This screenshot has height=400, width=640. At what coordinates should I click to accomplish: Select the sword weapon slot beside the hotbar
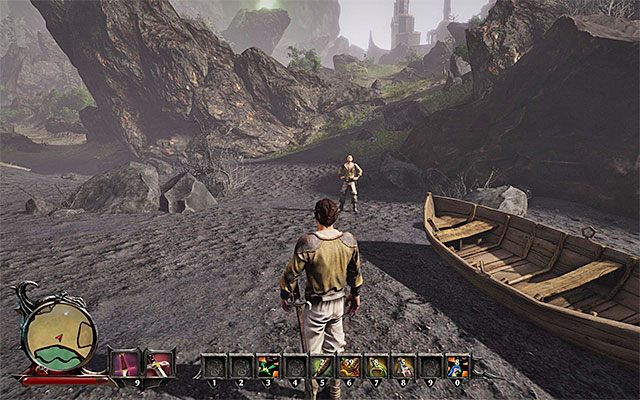pos(160,363)
